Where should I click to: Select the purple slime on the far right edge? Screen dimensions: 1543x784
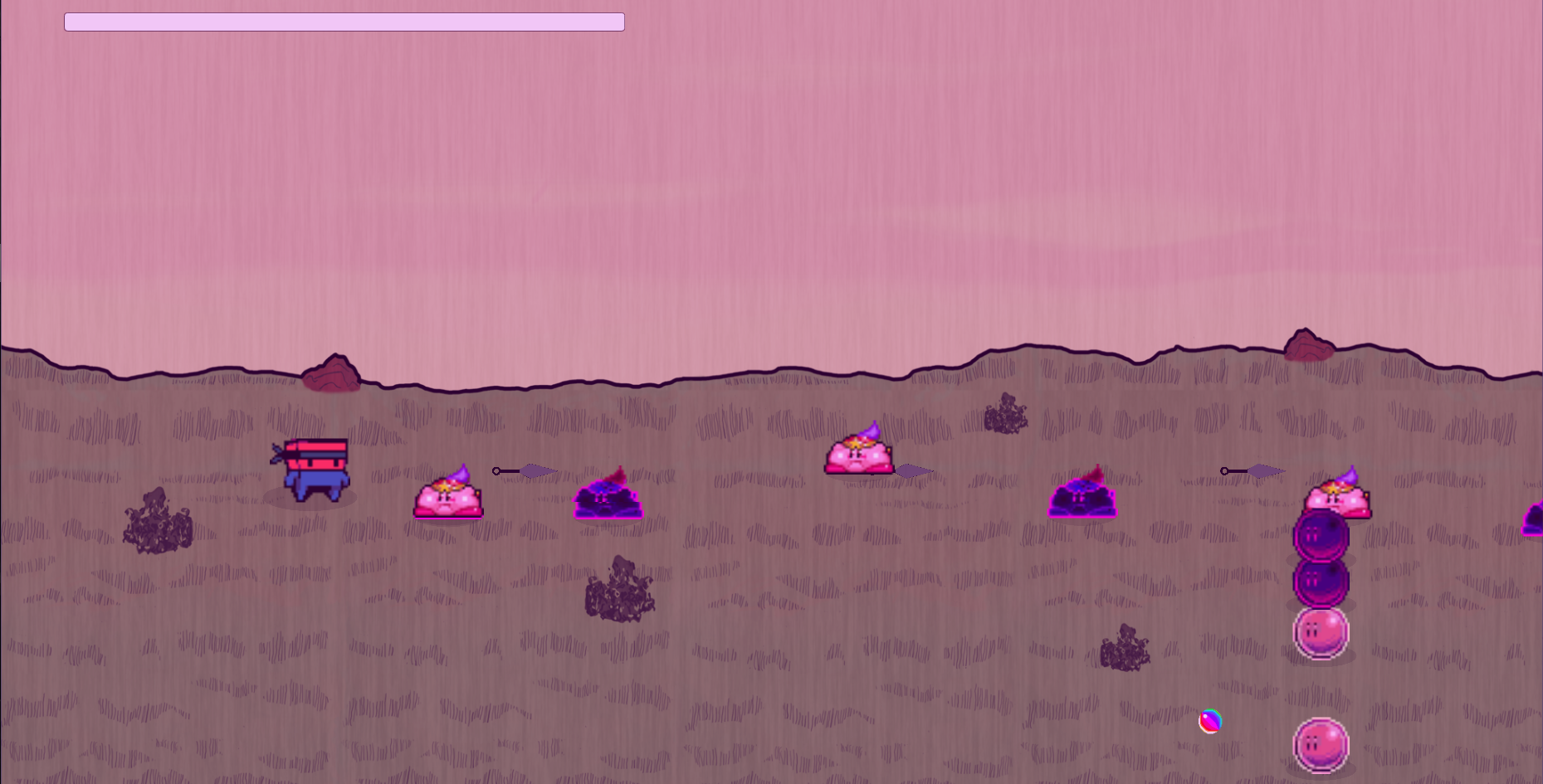click(1536, 517)
